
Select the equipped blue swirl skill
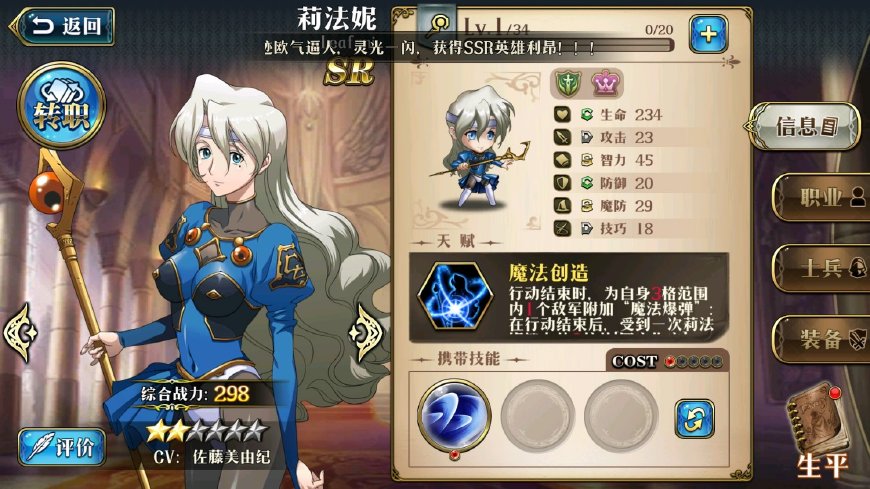453,413
